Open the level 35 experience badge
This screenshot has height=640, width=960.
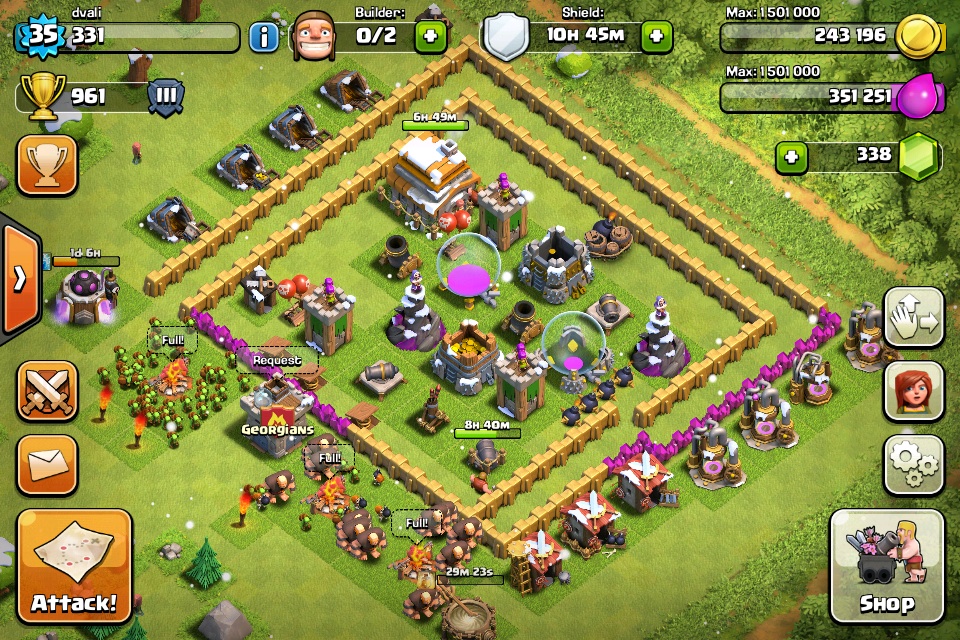pyautogui.click(x=40, y=38)
